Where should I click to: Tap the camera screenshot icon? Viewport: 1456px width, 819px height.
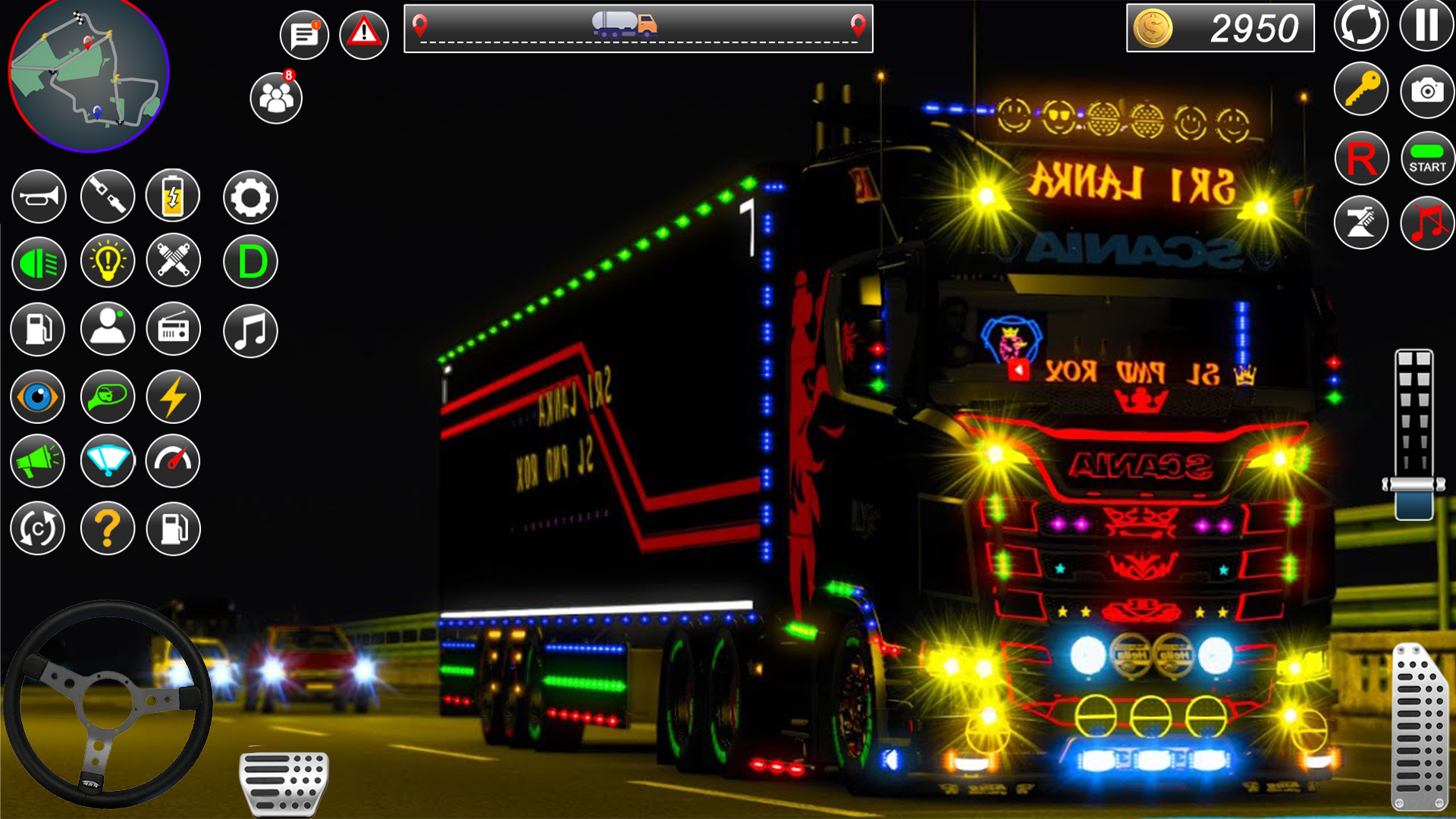tap(1427, 90)
